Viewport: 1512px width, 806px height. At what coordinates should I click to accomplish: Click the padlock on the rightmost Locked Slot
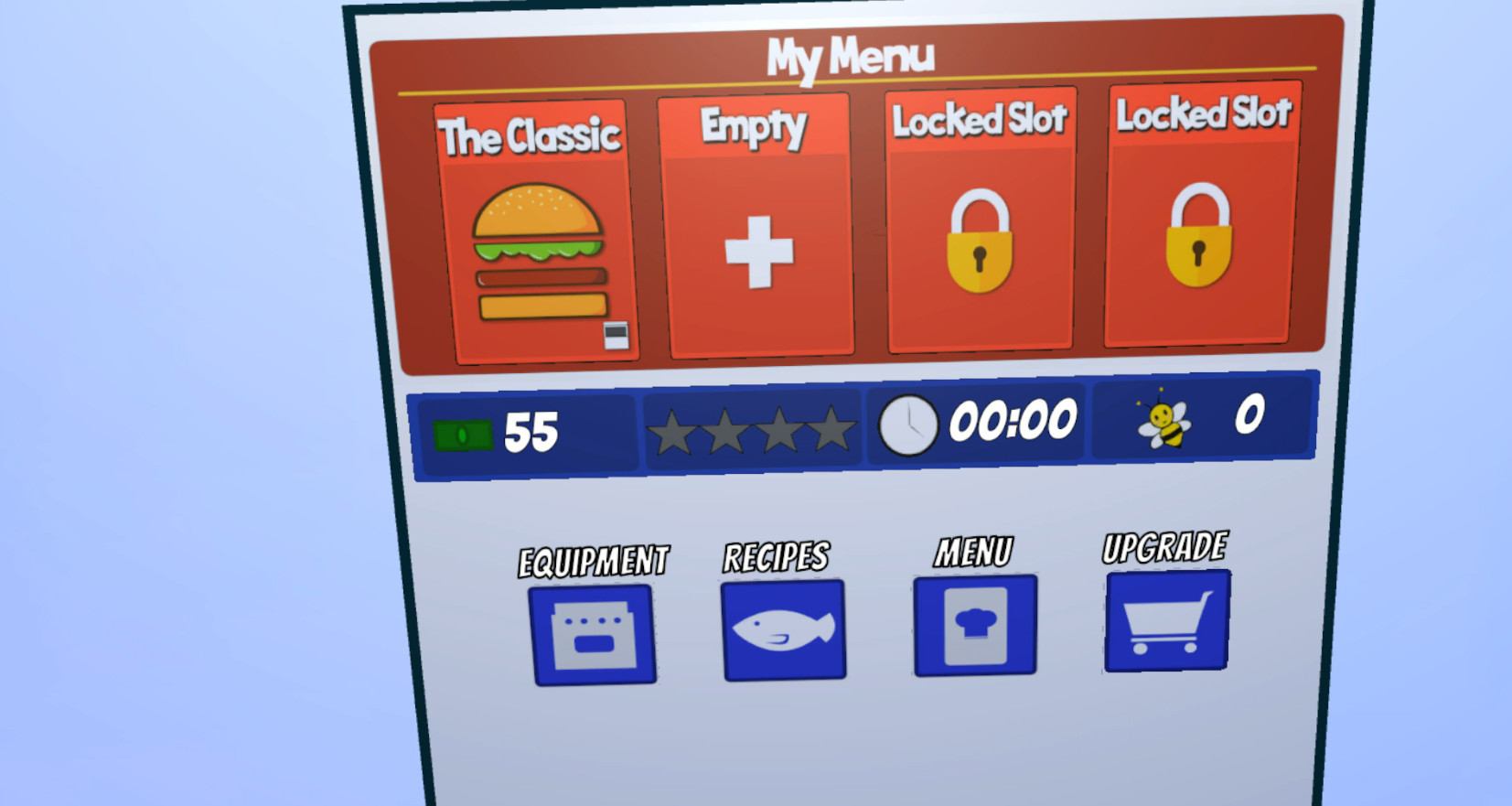(x=1199, y=233)
